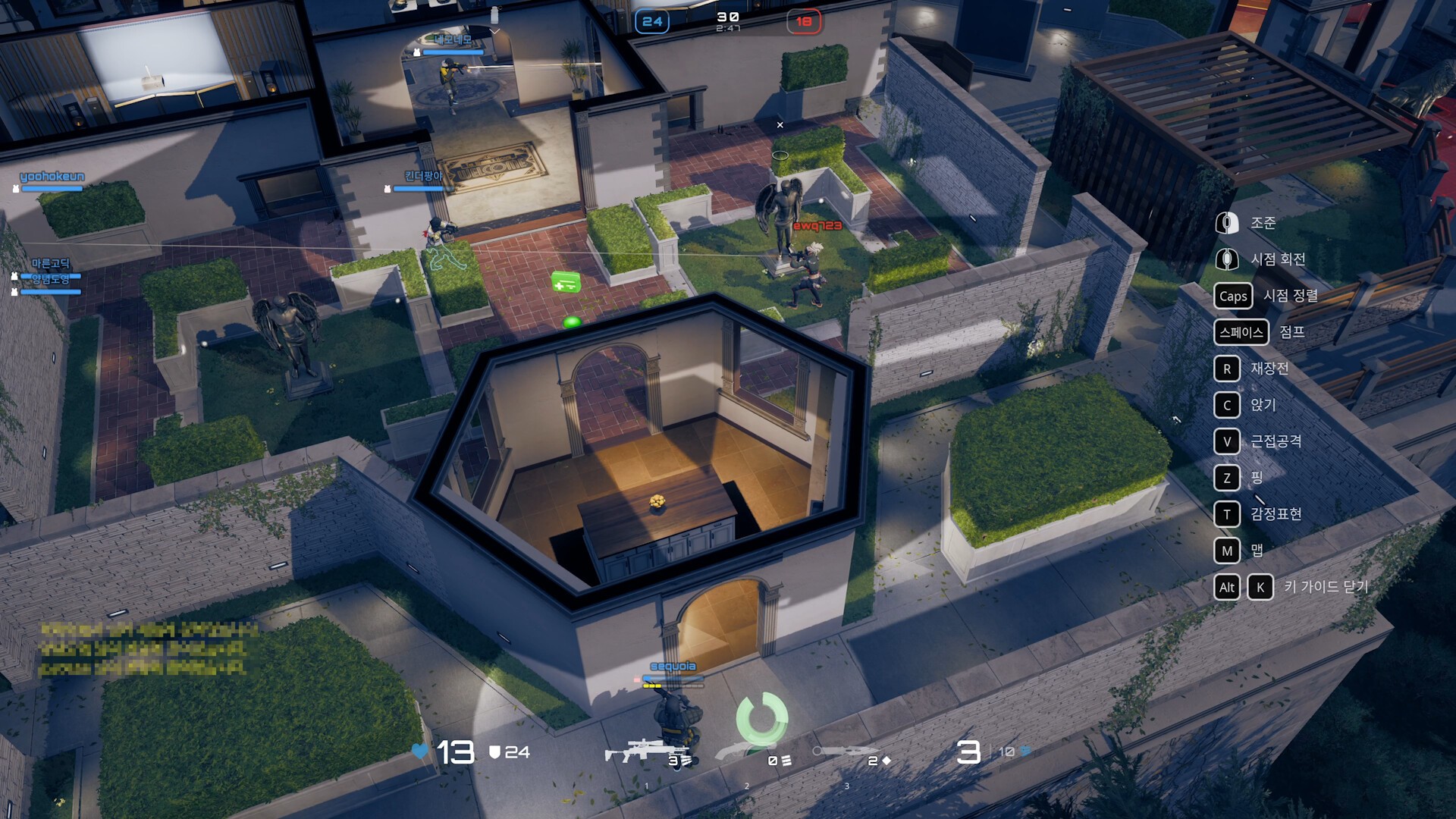
Task: Click the right-mouse 조준 aim icon
Action: tap(1227, 223)
